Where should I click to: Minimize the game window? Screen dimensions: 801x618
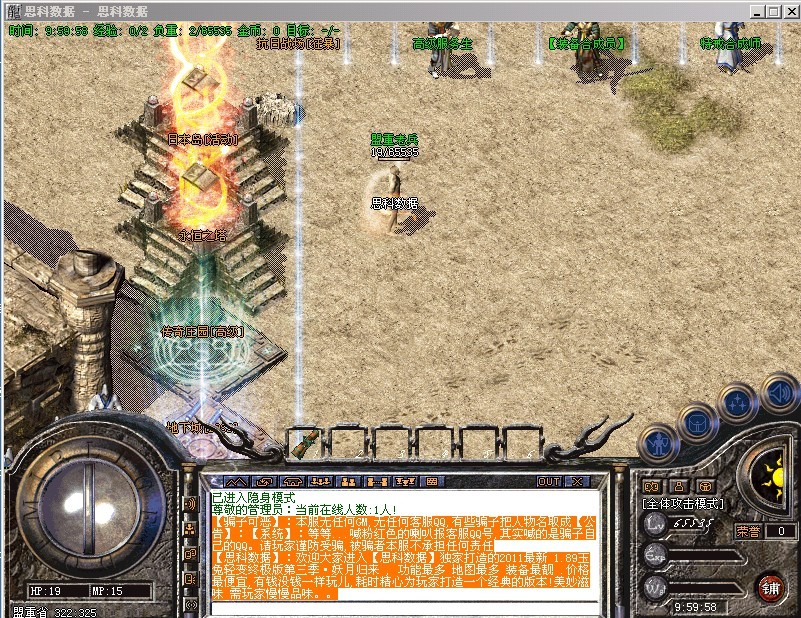point(758,11)
